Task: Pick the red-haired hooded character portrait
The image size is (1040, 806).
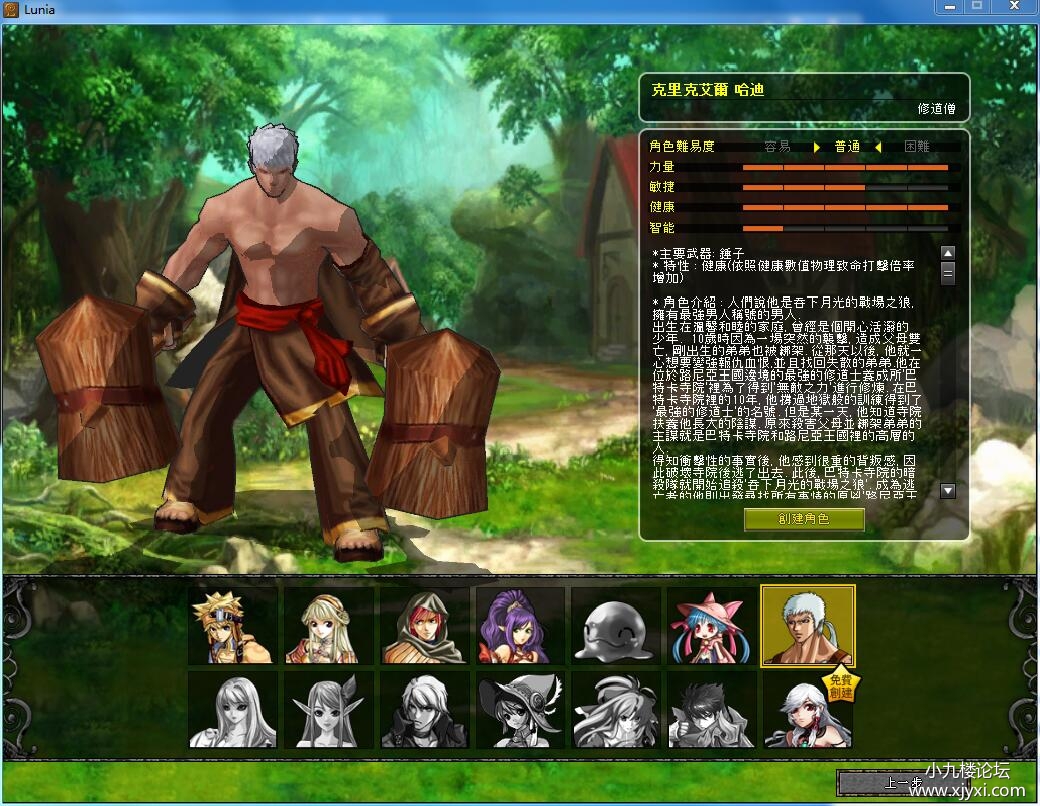Action: [x=425, y=626]
